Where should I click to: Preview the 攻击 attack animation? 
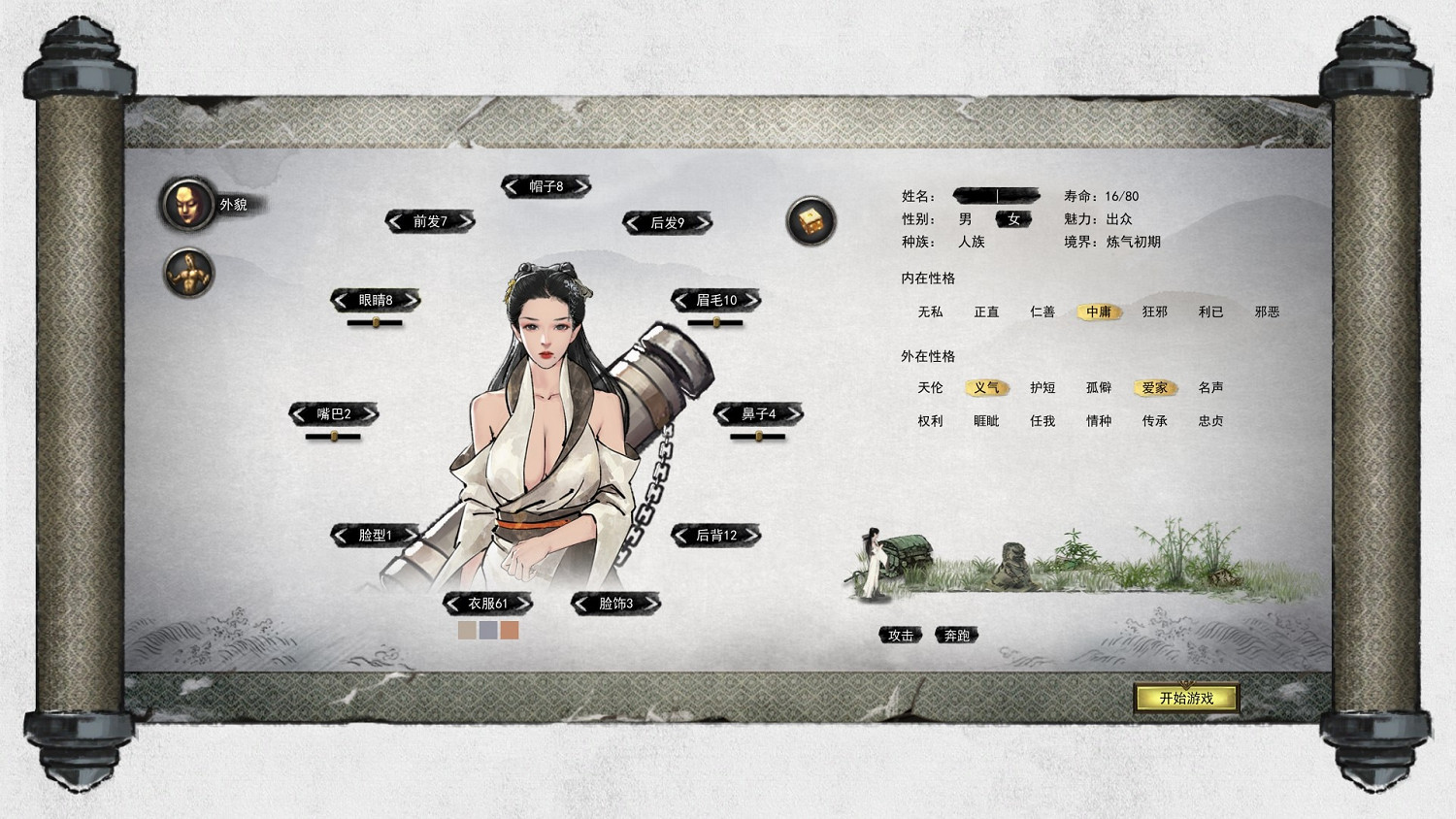[x=901, y=636]
